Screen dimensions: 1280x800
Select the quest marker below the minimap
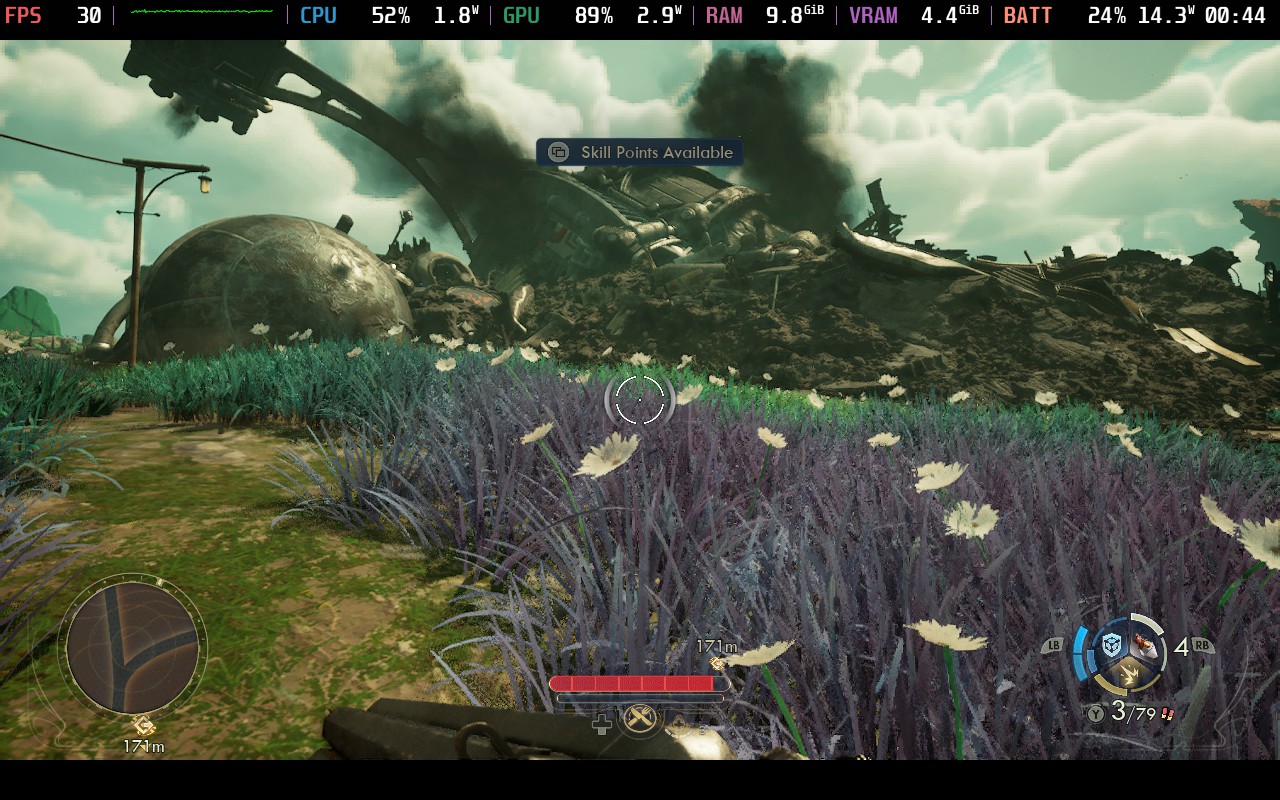click(143, 726)
